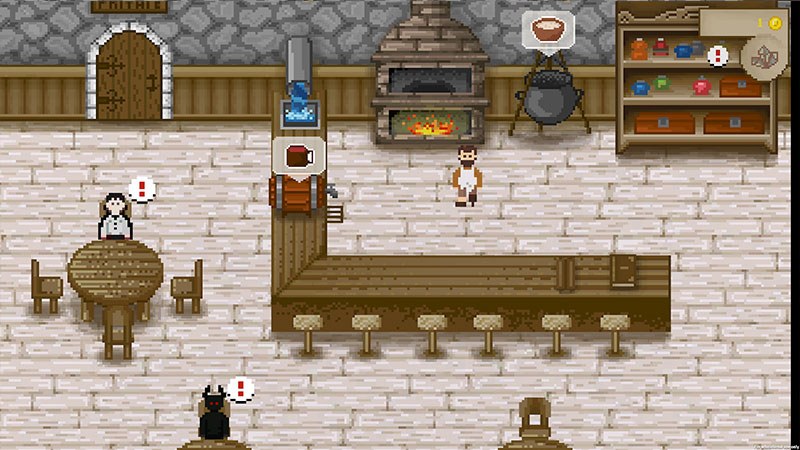Click the exclamation bubble by the horned customer
Viewport: 800px width, 450px height.
point(239,388)
